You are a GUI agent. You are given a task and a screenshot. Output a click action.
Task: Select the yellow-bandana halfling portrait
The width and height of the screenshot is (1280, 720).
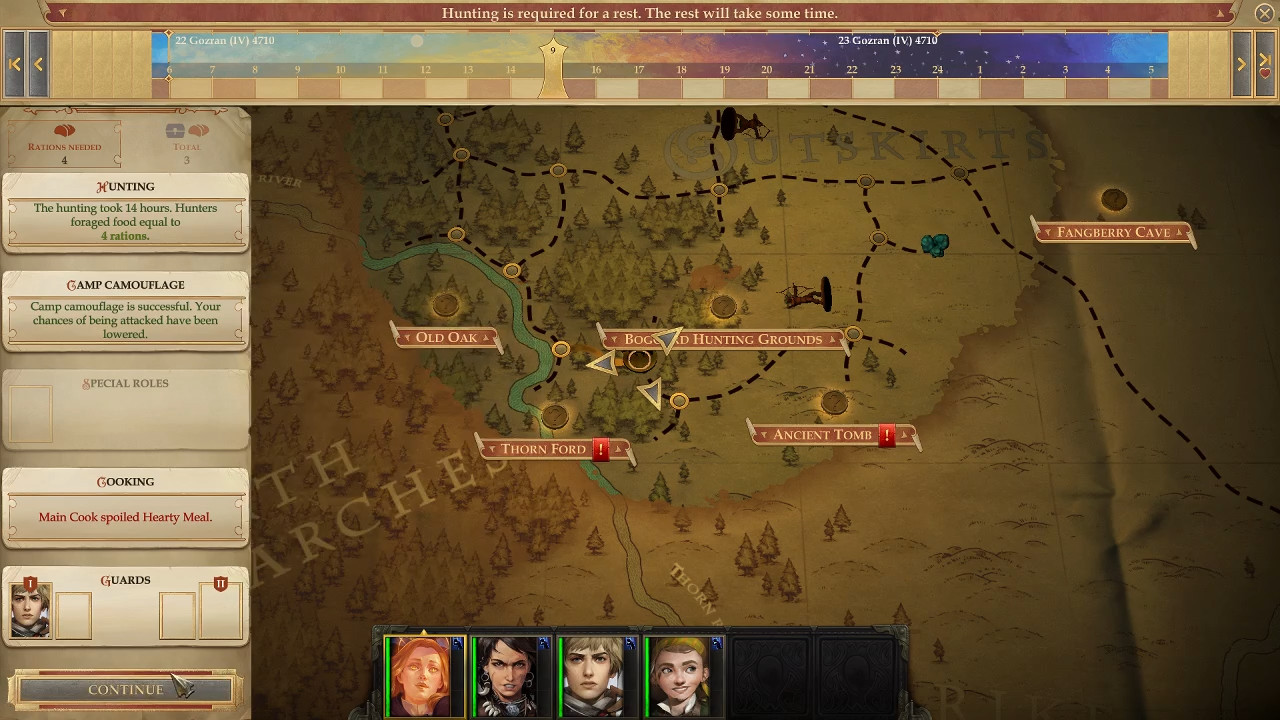[x=683, y=676]
